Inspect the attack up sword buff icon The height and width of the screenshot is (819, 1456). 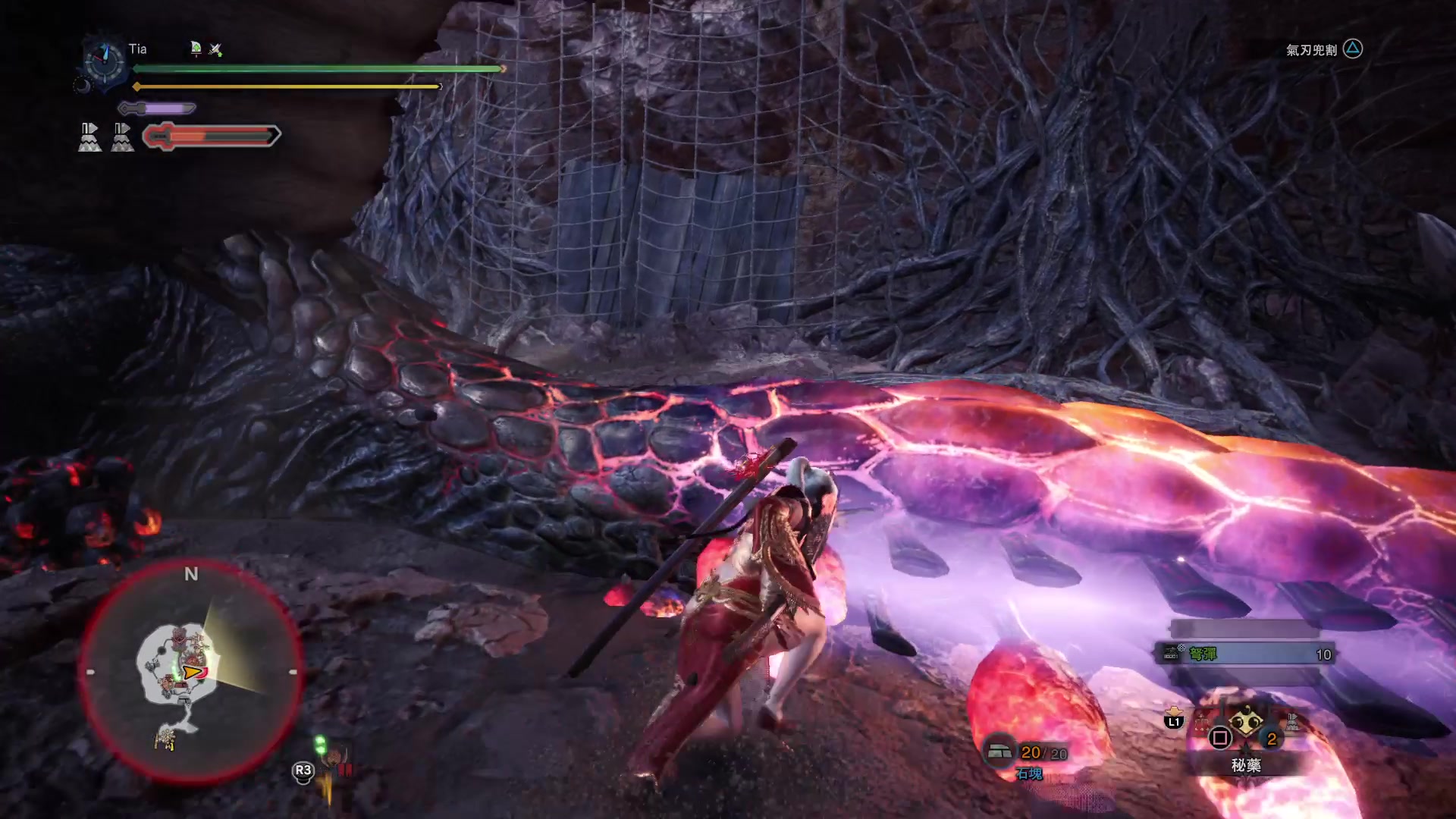[x=215, y=49]
